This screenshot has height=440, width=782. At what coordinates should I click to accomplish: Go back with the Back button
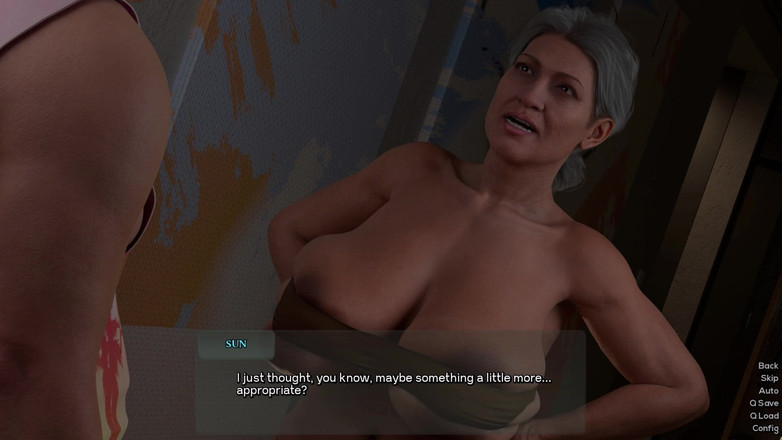767,366
